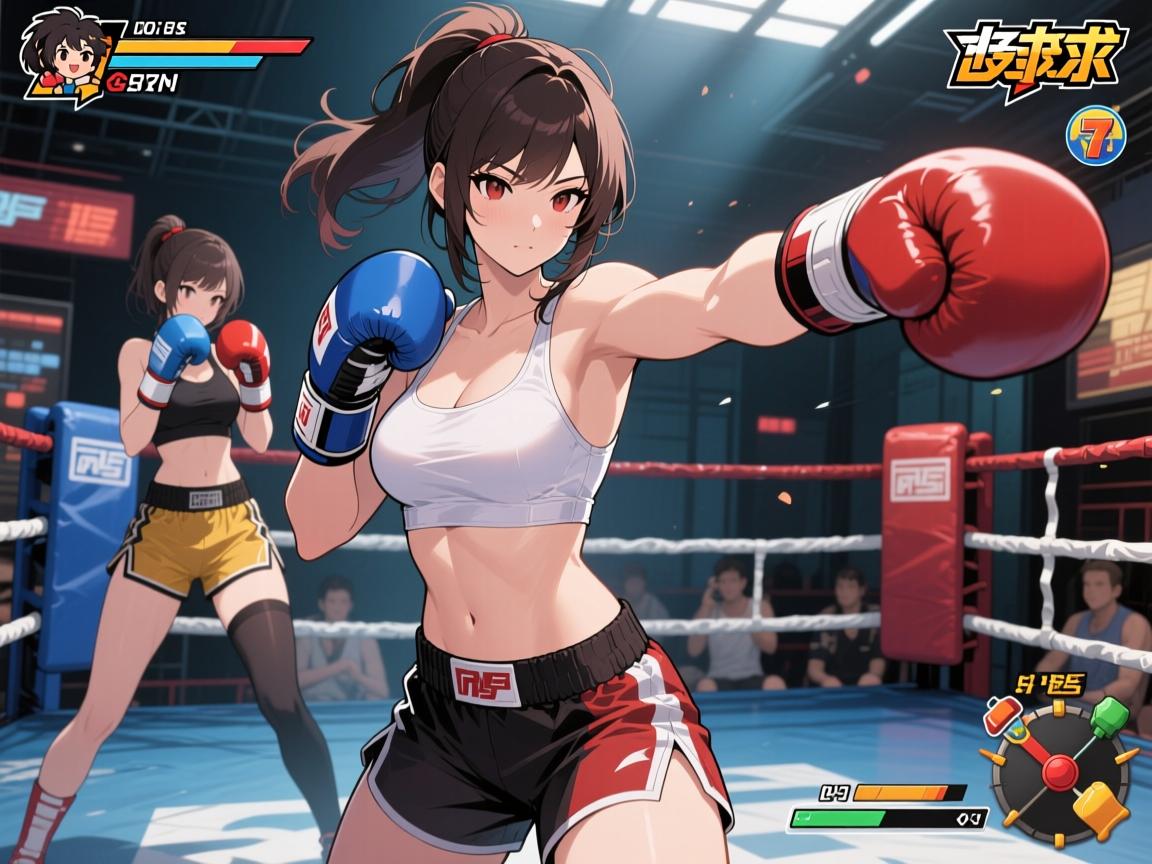Open the player portrait avatar

click(x=63, y=54)
